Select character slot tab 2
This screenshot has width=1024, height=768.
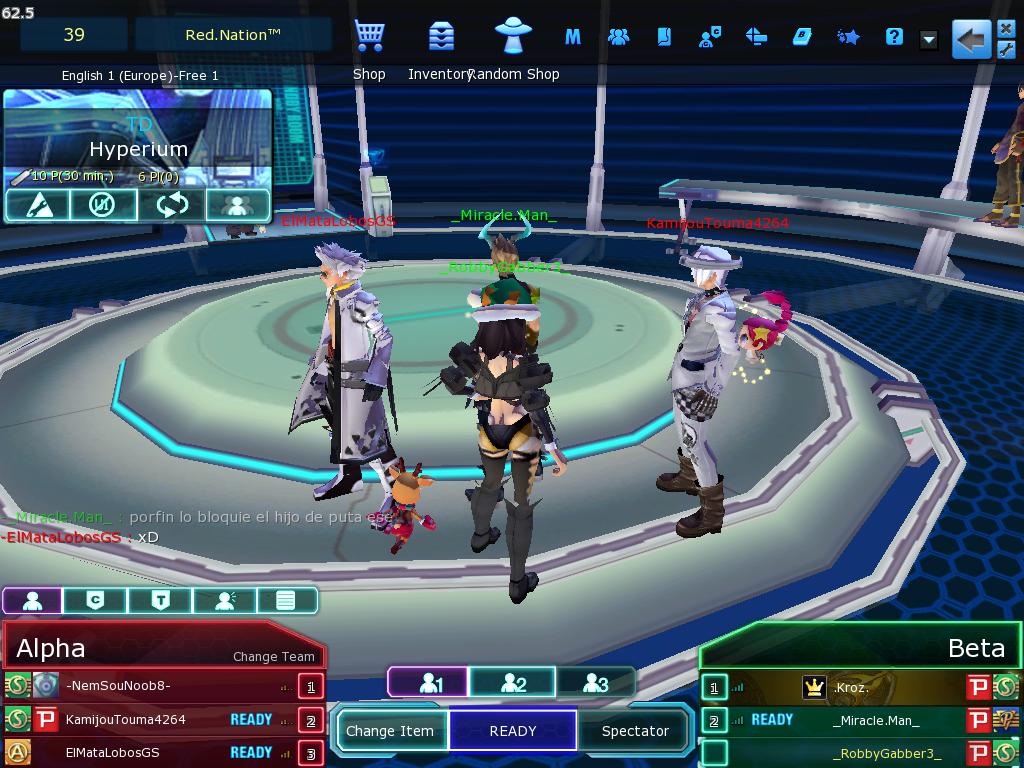pos(513,683)
